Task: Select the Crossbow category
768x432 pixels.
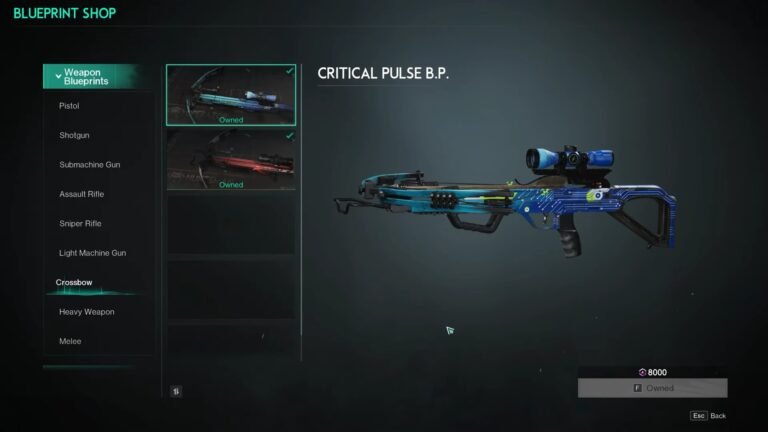Action: (x=74, y=283)
